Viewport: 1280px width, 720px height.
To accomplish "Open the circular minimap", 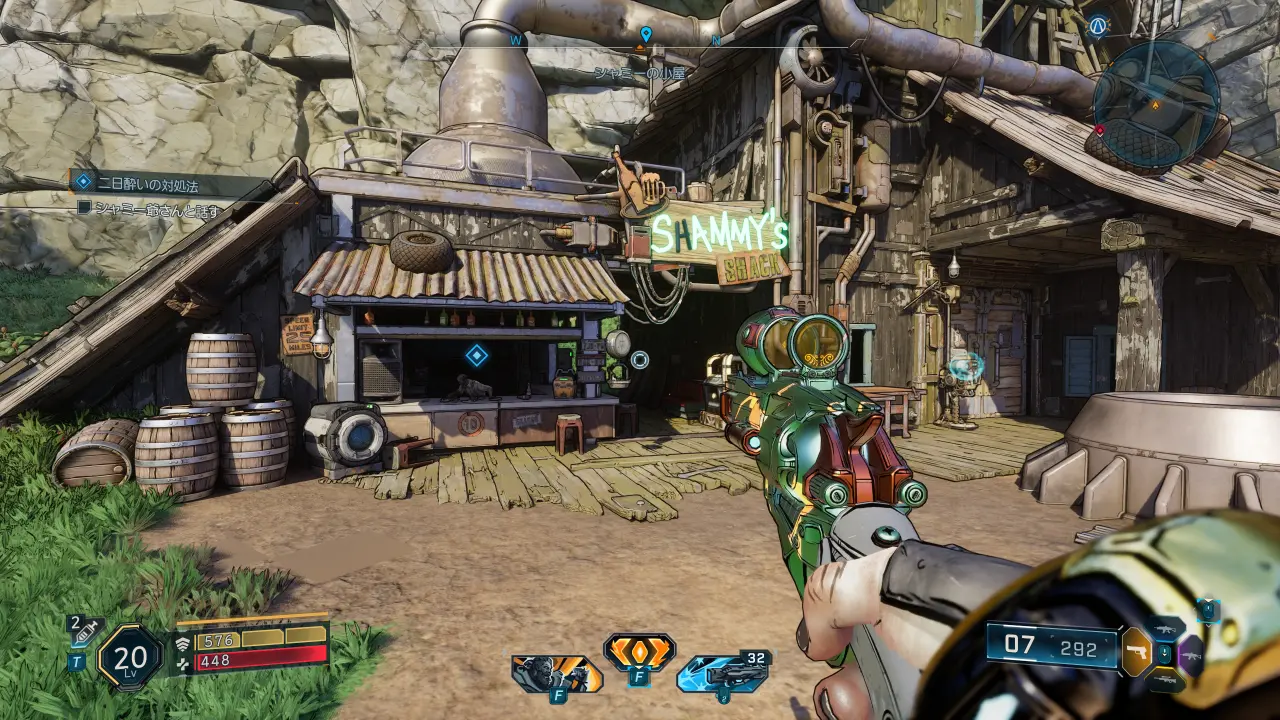I will pos(1156,102).
